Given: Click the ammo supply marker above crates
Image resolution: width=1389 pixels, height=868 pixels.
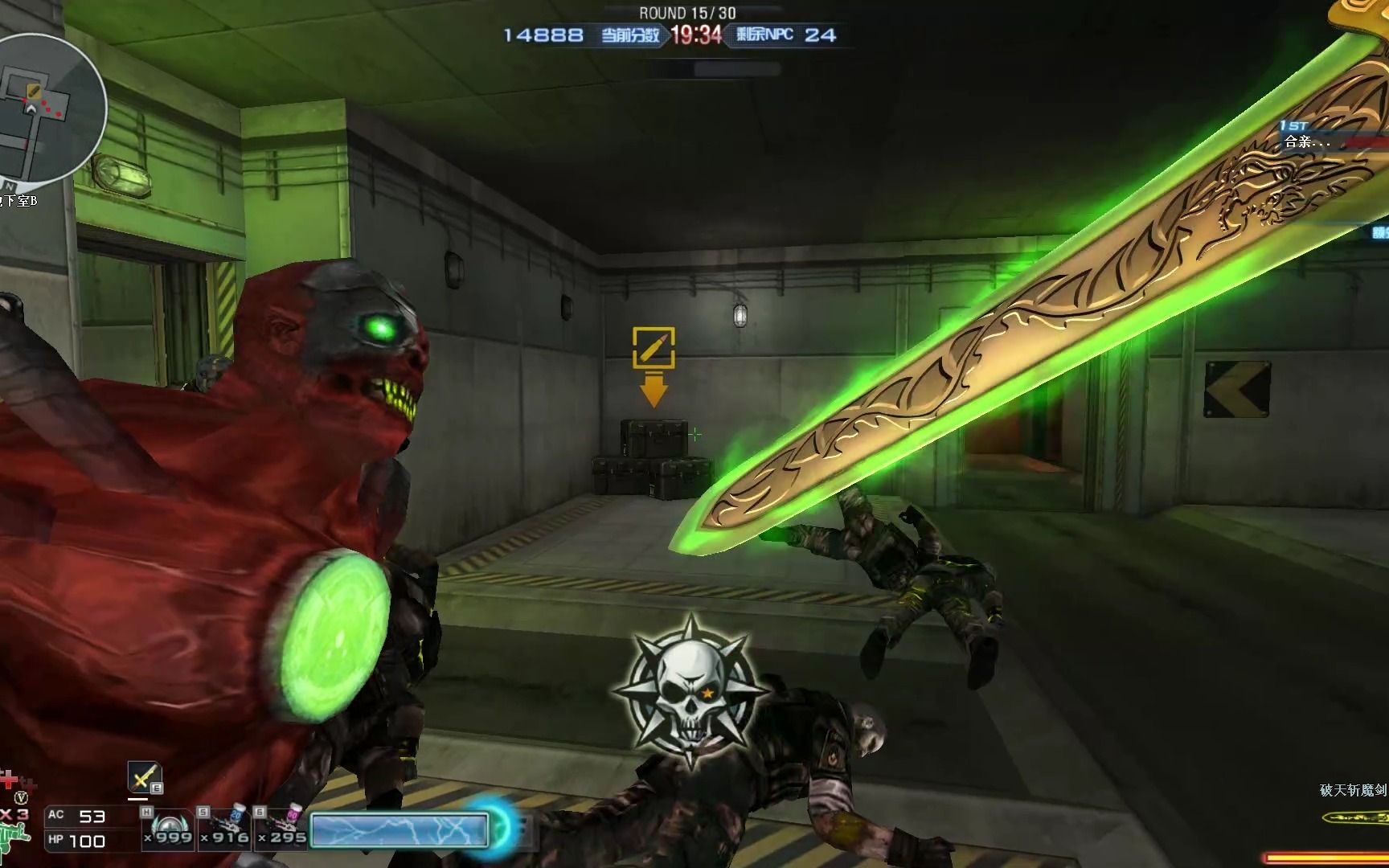Looking at the screenshot, I should [654, 347].
